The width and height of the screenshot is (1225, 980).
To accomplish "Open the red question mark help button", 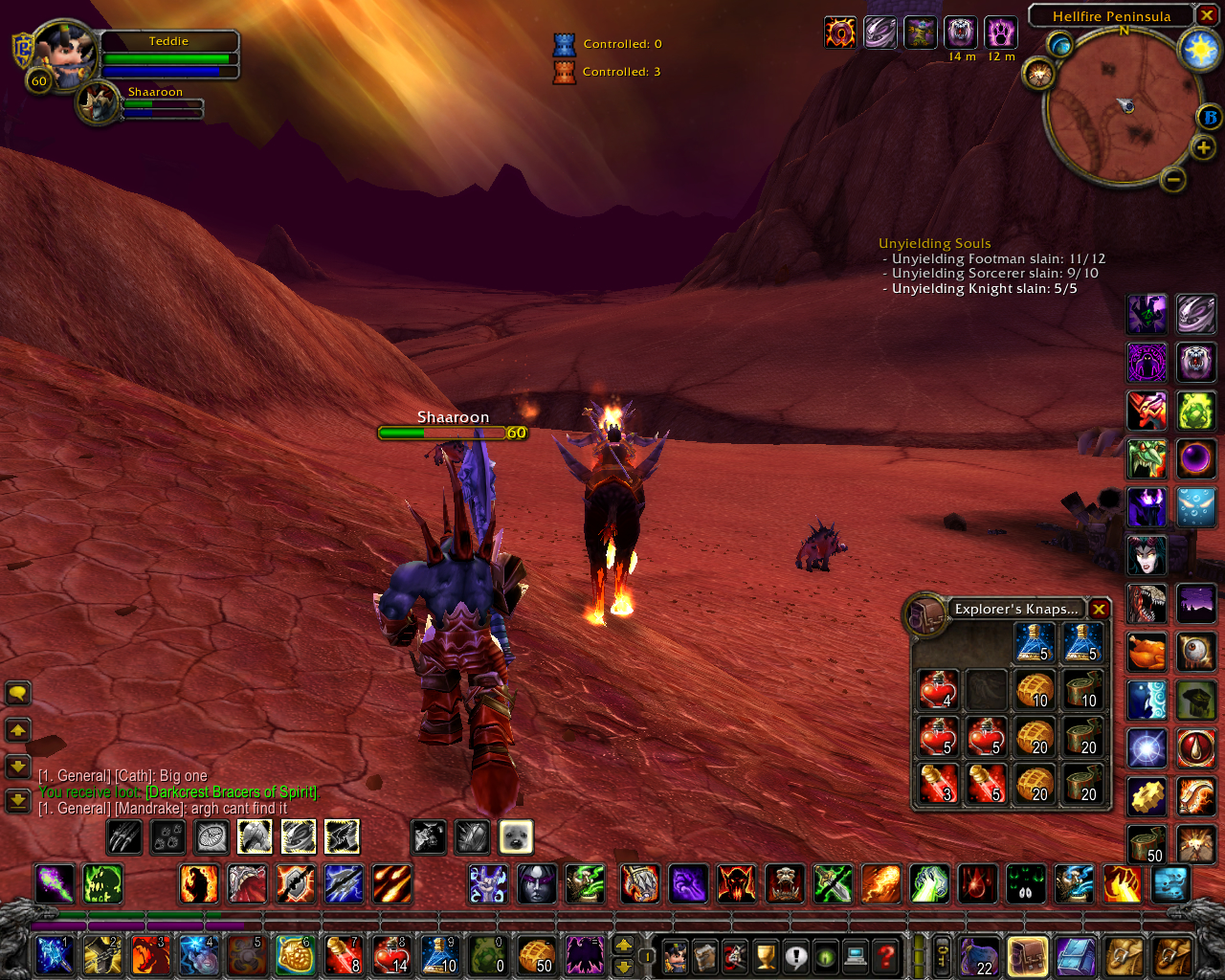I will 887,955.
